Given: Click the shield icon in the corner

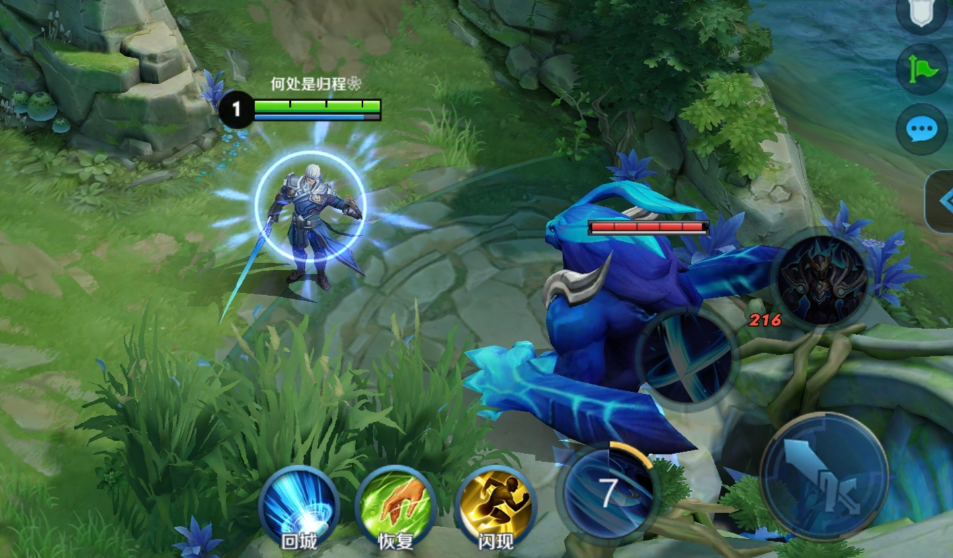Looking at the screenshot, I should [921, 14].
